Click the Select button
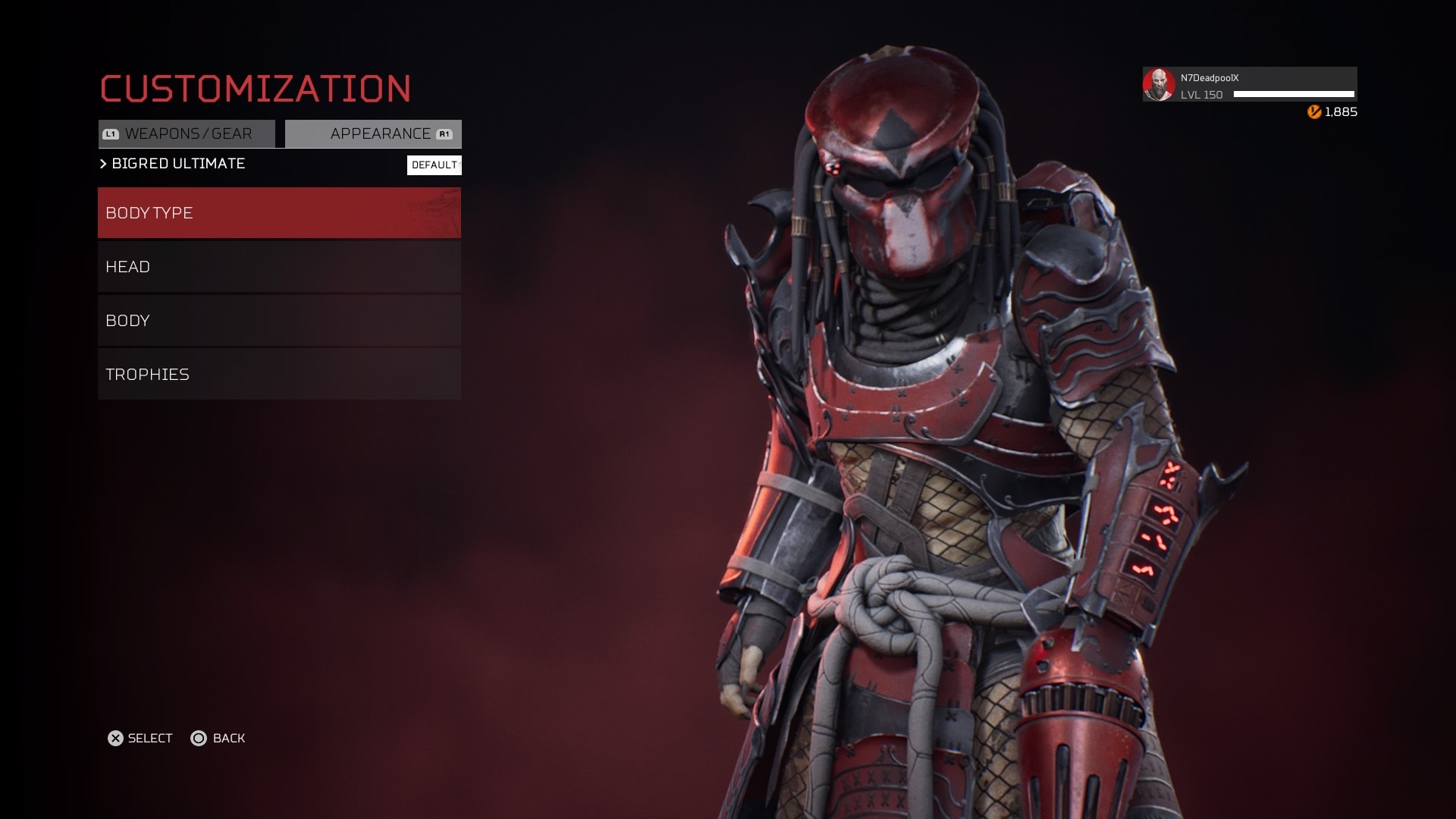The image size is (1456, 819). pyautogui.click(x=140, y=739)
